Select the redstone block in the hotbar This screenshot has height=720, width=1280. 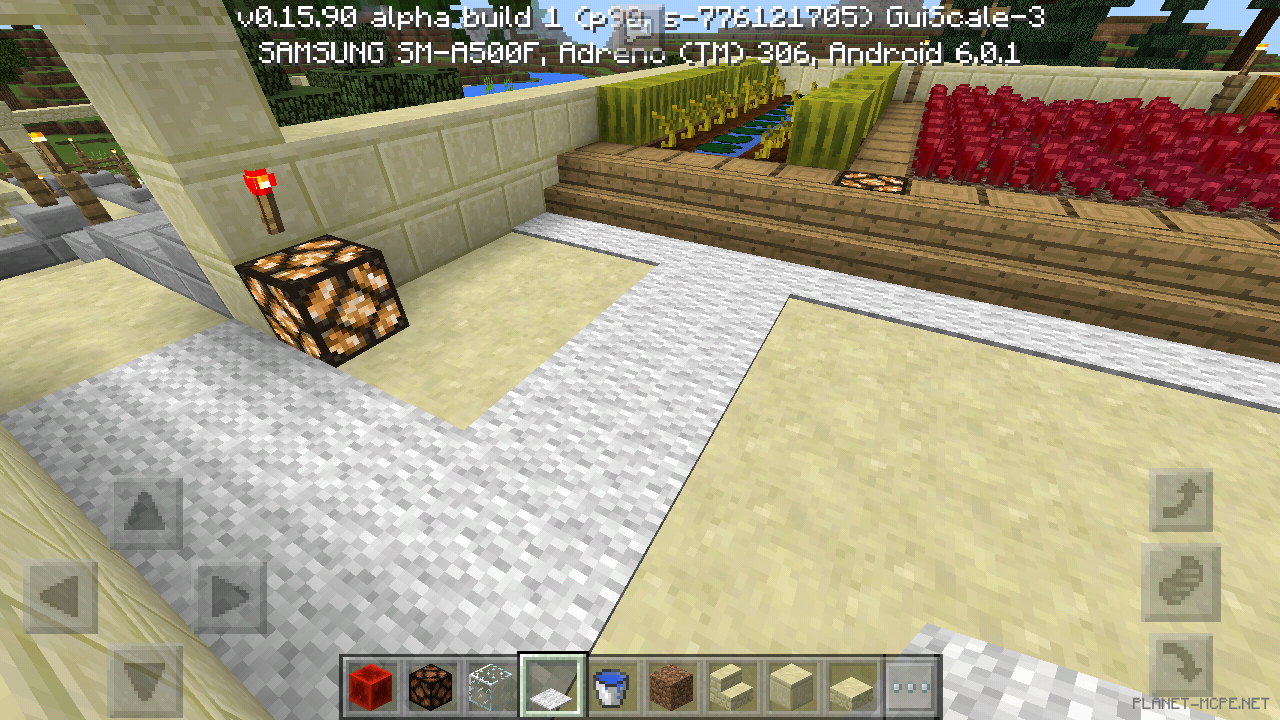pos(371,687)
